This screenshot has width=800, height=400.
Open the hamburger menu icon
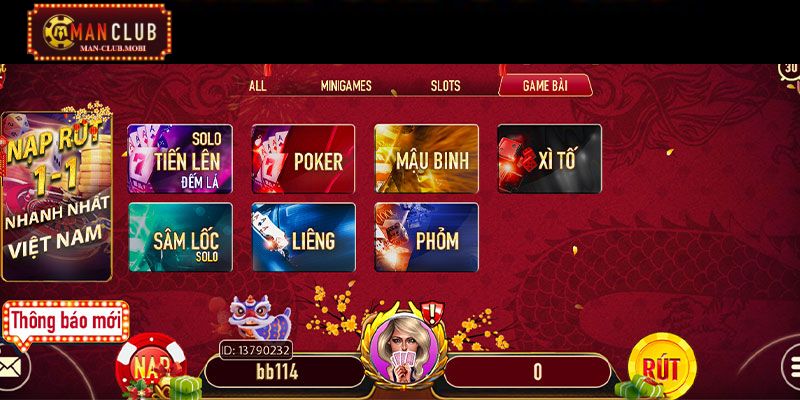(790, 367)
